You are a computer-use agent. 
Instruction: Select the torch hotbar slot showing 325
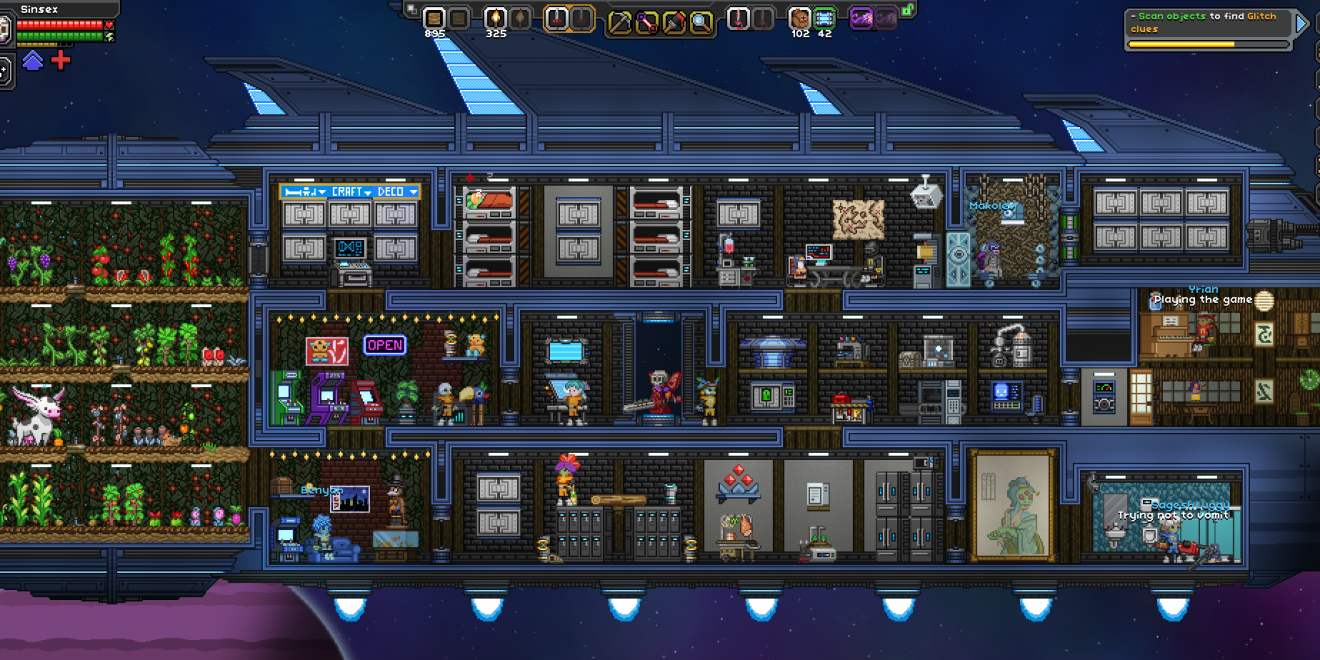(x=495, y=18)
